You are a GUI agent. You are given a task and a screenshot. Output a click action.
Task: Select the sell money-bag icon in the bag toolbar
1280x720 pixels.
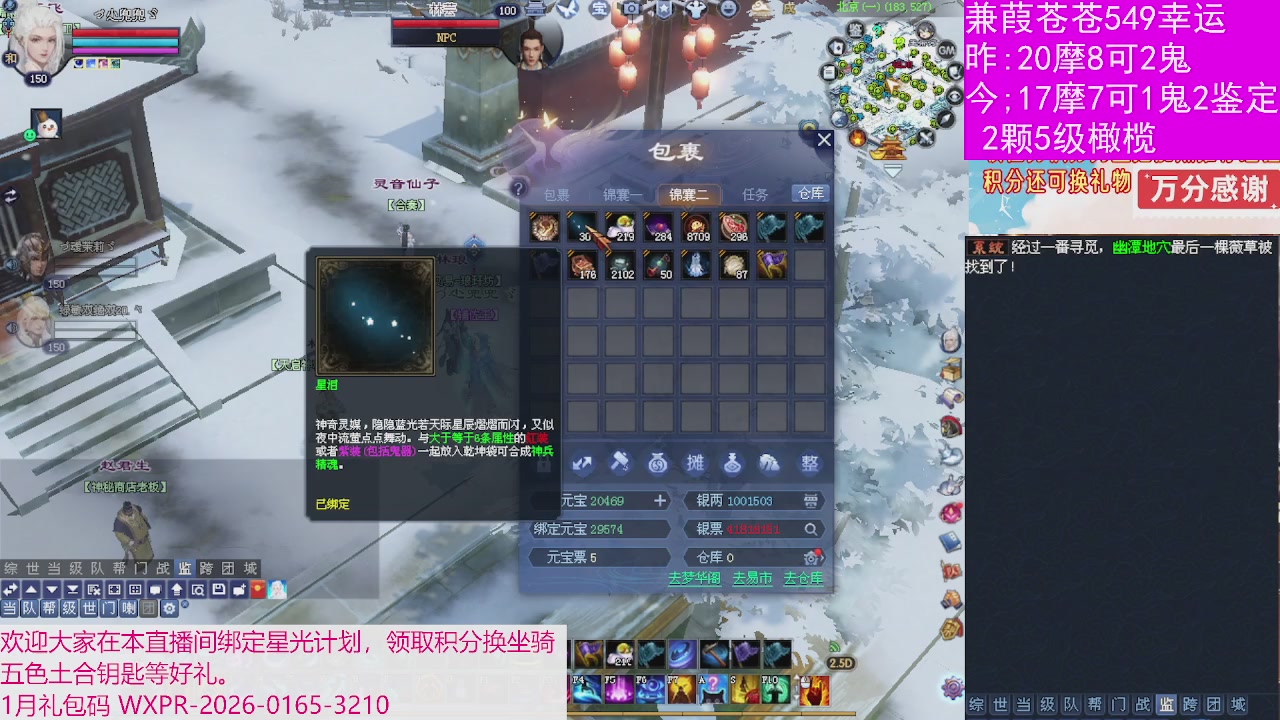[657, 463]
